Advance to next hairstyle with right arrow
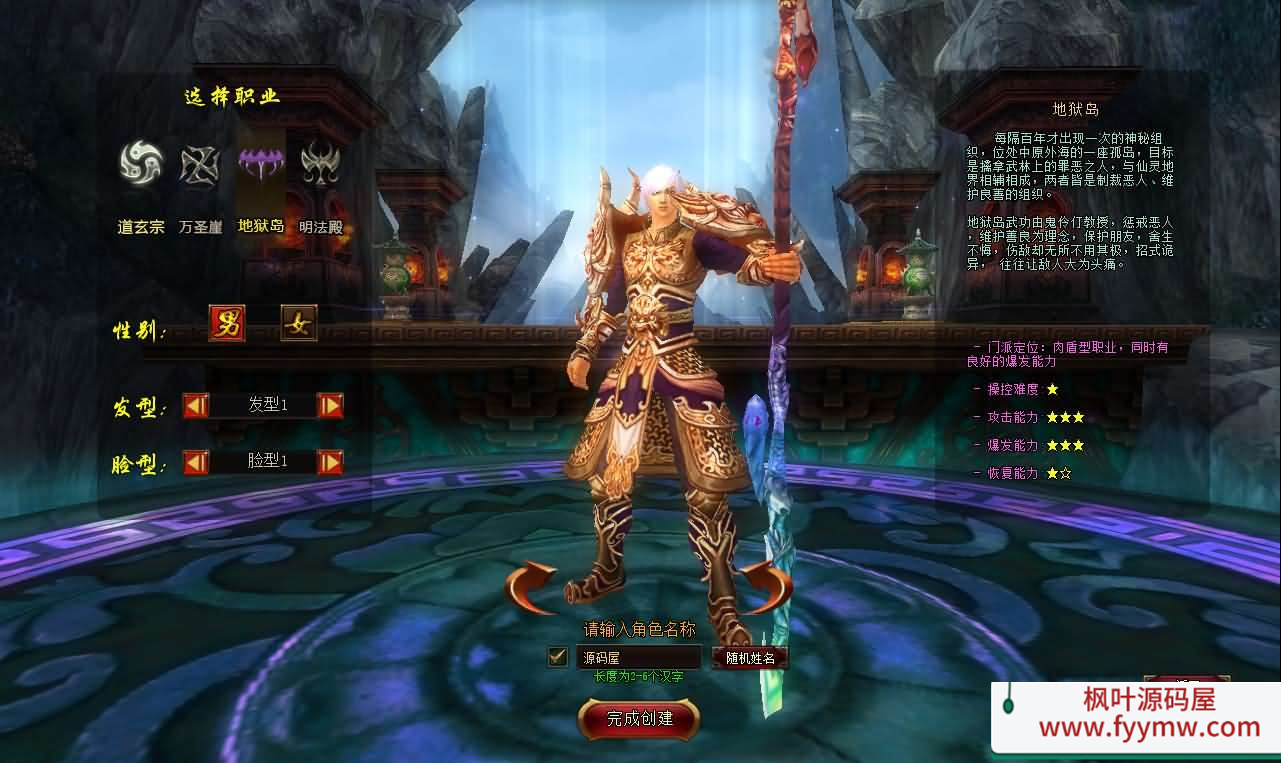The width and height of the screenshot is (1281, 763). (x=330, y=405)
